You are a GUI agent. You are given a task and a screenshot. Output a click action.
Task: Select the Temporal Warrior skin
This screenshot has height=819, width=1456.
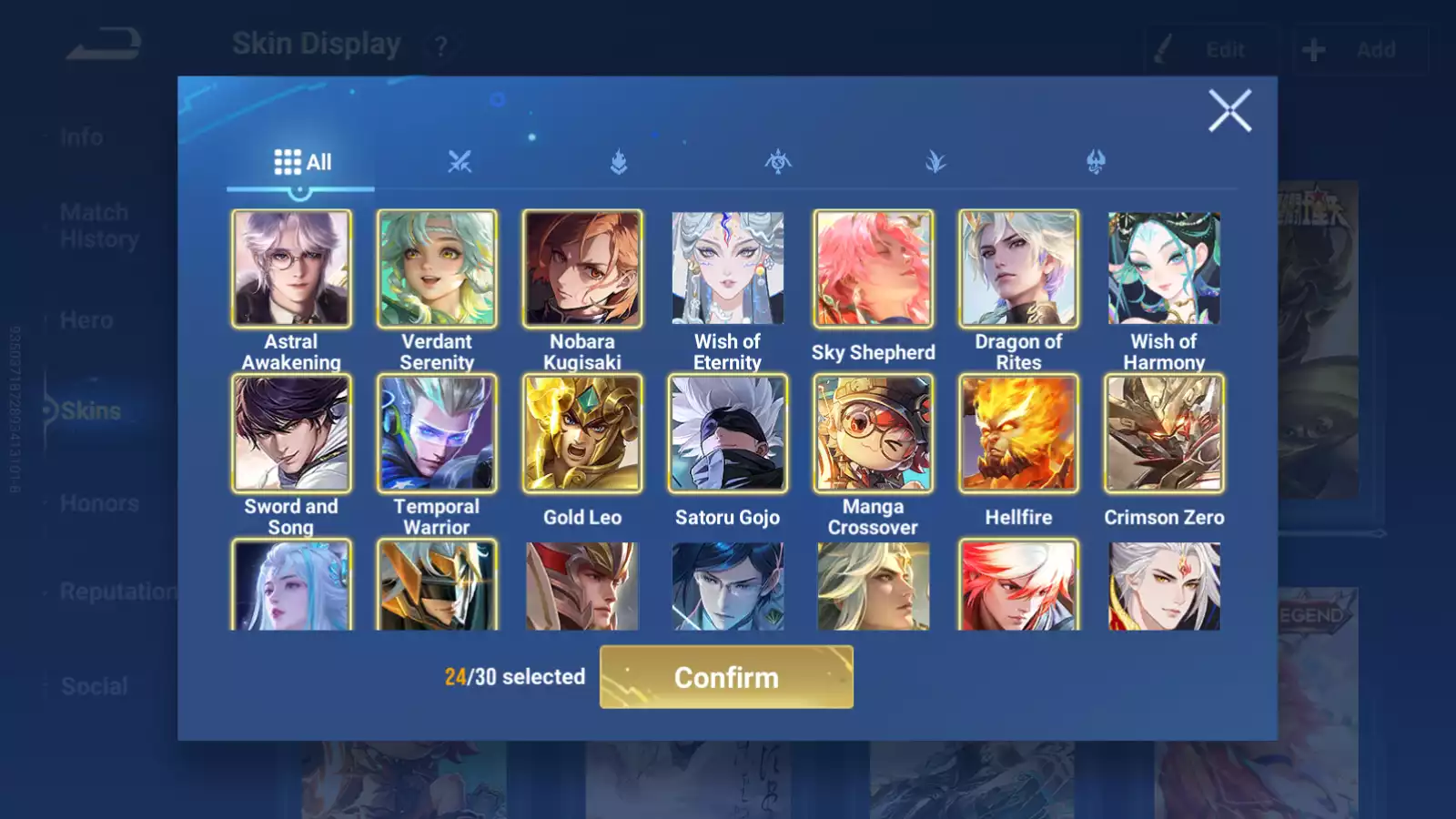pyautogui.click(x=437, y=433)
